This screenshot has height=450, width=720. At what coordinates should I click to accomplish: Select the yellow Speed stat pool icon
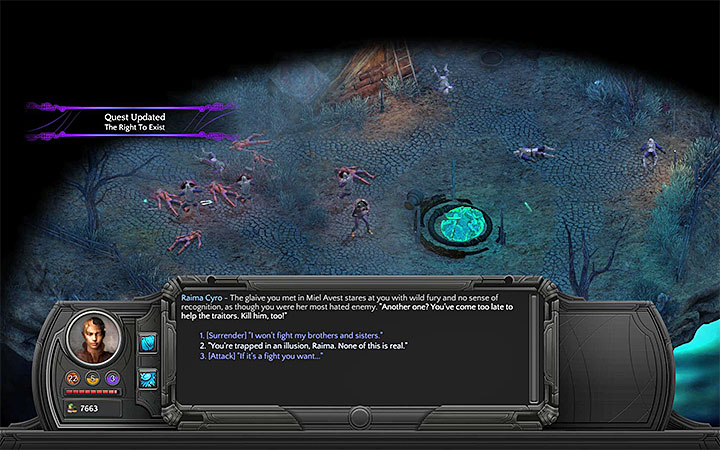pyautogui.click(x=92, y=378)
